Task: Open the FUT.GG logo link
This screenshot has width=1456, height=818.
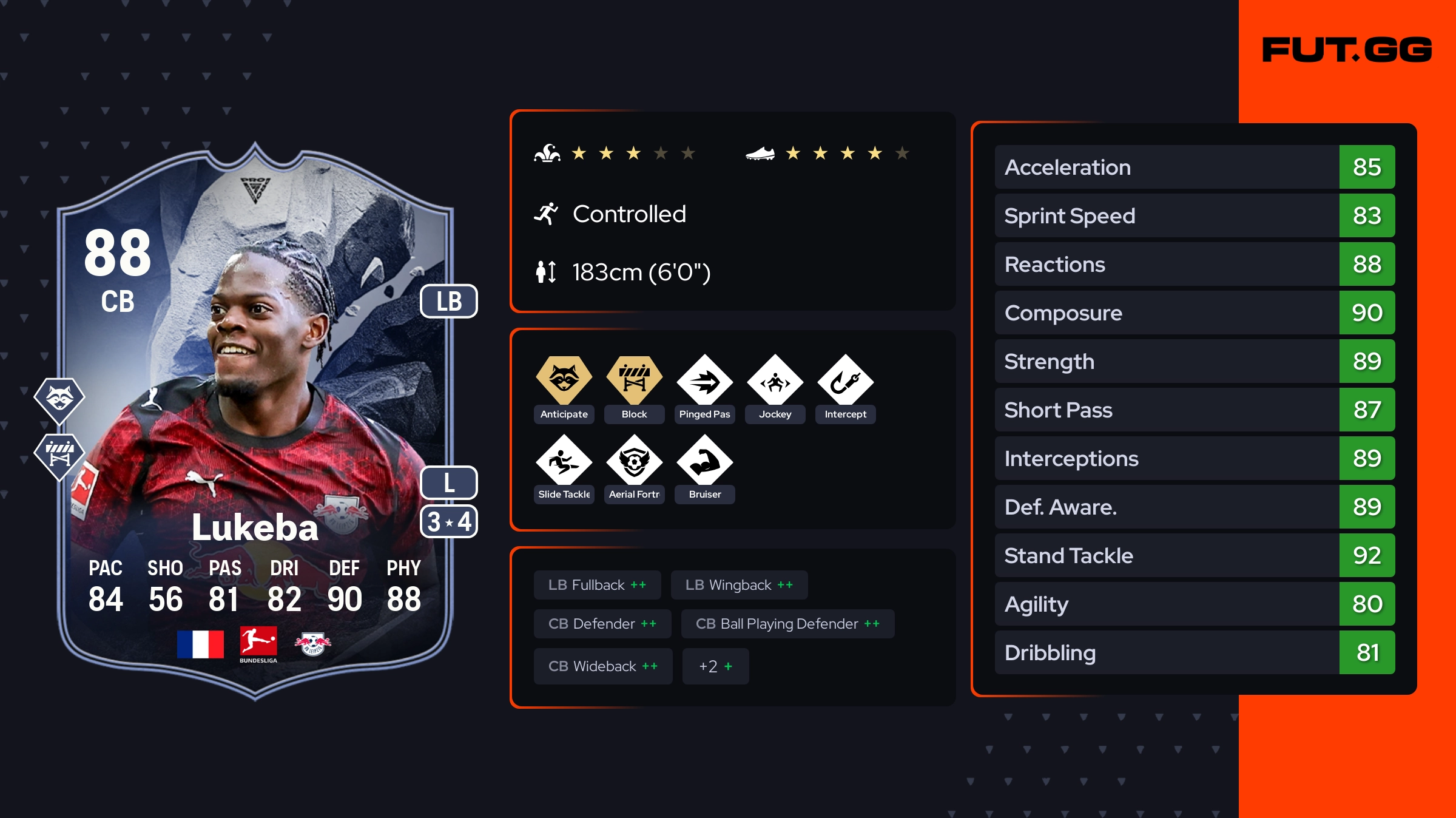Action: pos(1347,50)
